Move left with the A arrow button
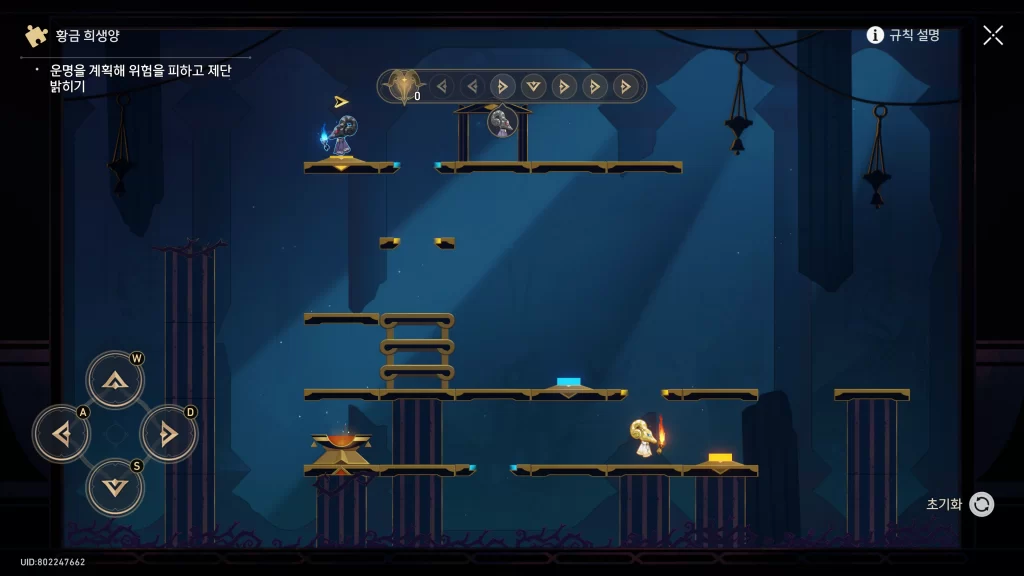This screenshot has height=576, width=1024. [x=62, y=434]
